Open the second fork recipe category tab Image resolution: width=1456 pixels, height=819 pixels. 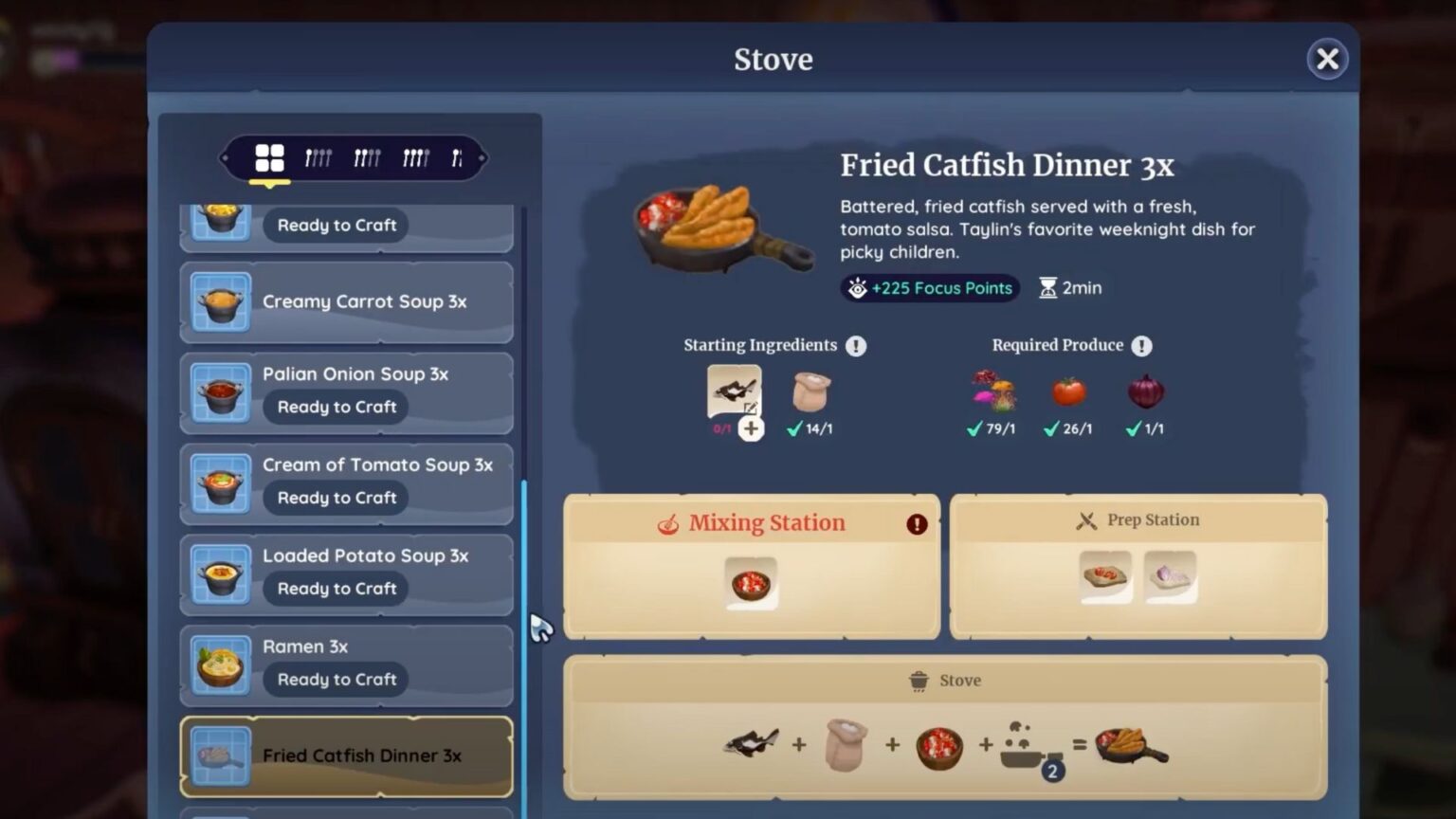pos(365,157)
